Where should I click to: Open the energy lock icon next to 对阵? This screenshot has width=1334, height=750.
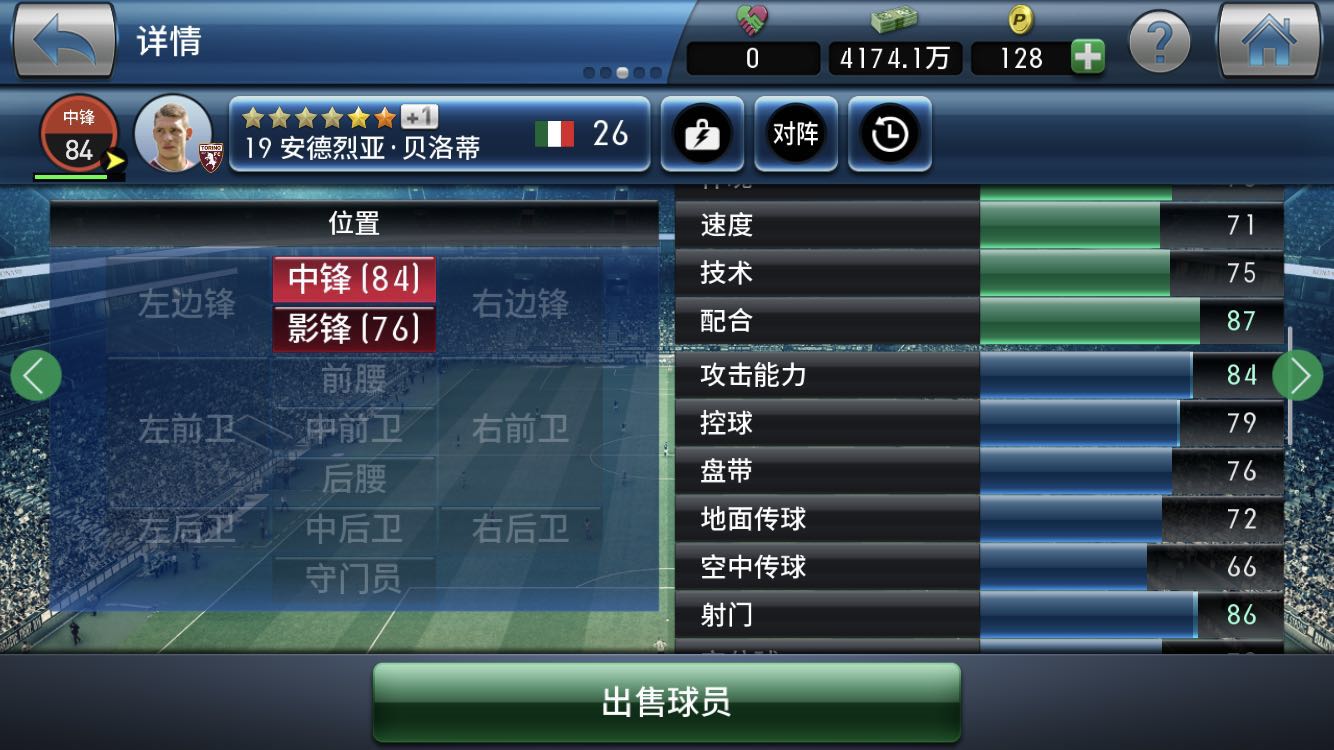pyautogui.click(x=702, y=134)
